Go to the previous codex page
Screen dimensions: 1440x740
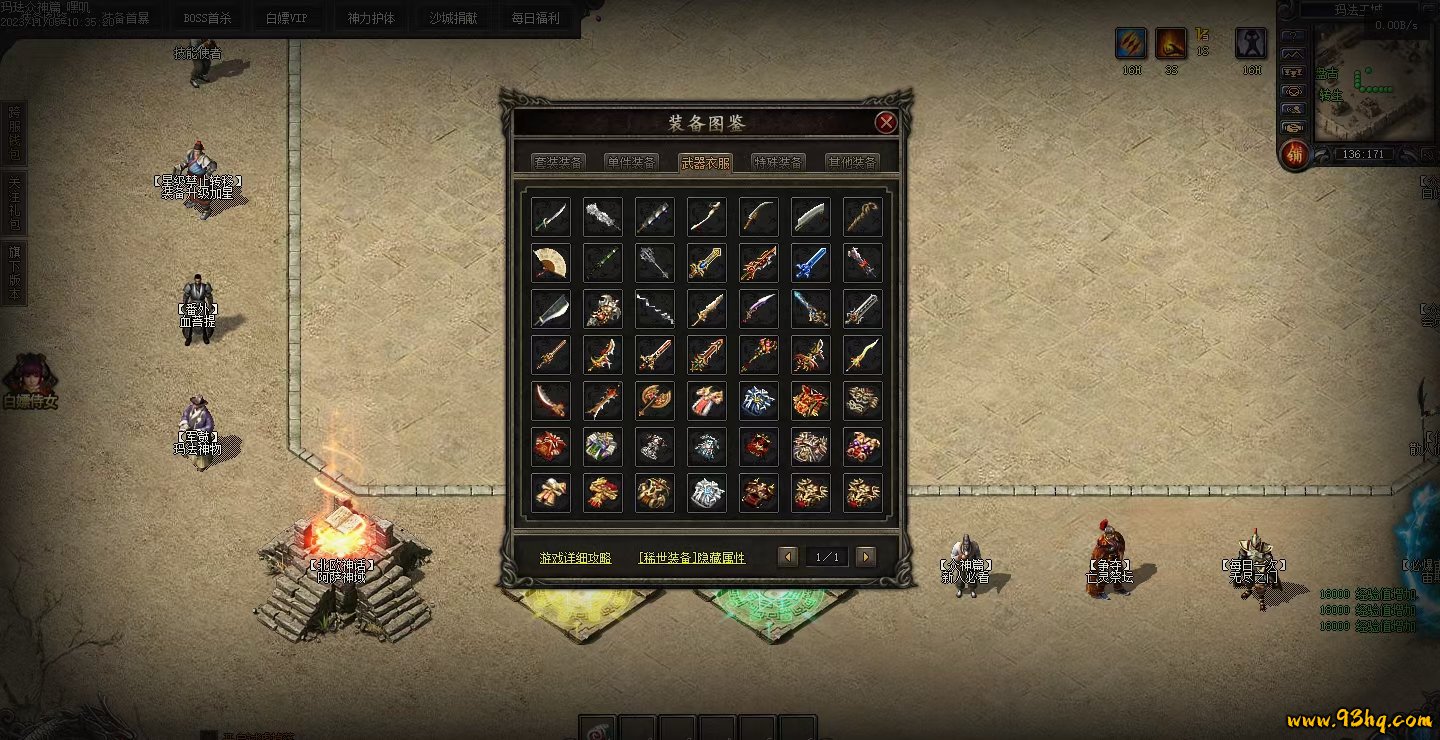coord(788,557)
